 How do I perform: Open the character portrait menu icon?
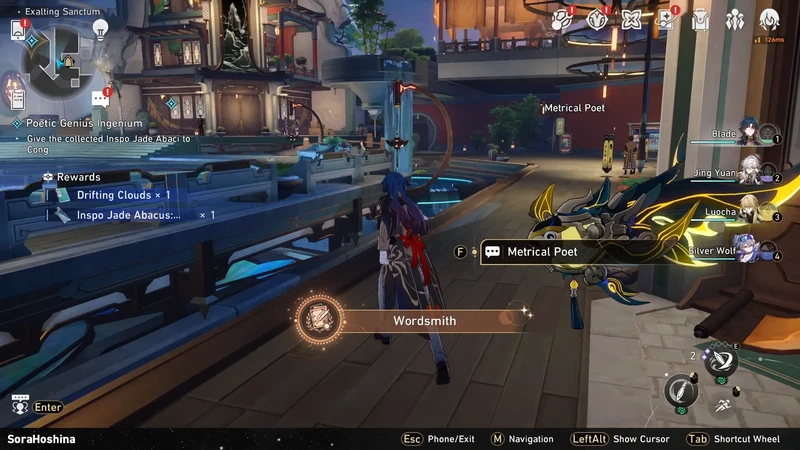(769, 19)
